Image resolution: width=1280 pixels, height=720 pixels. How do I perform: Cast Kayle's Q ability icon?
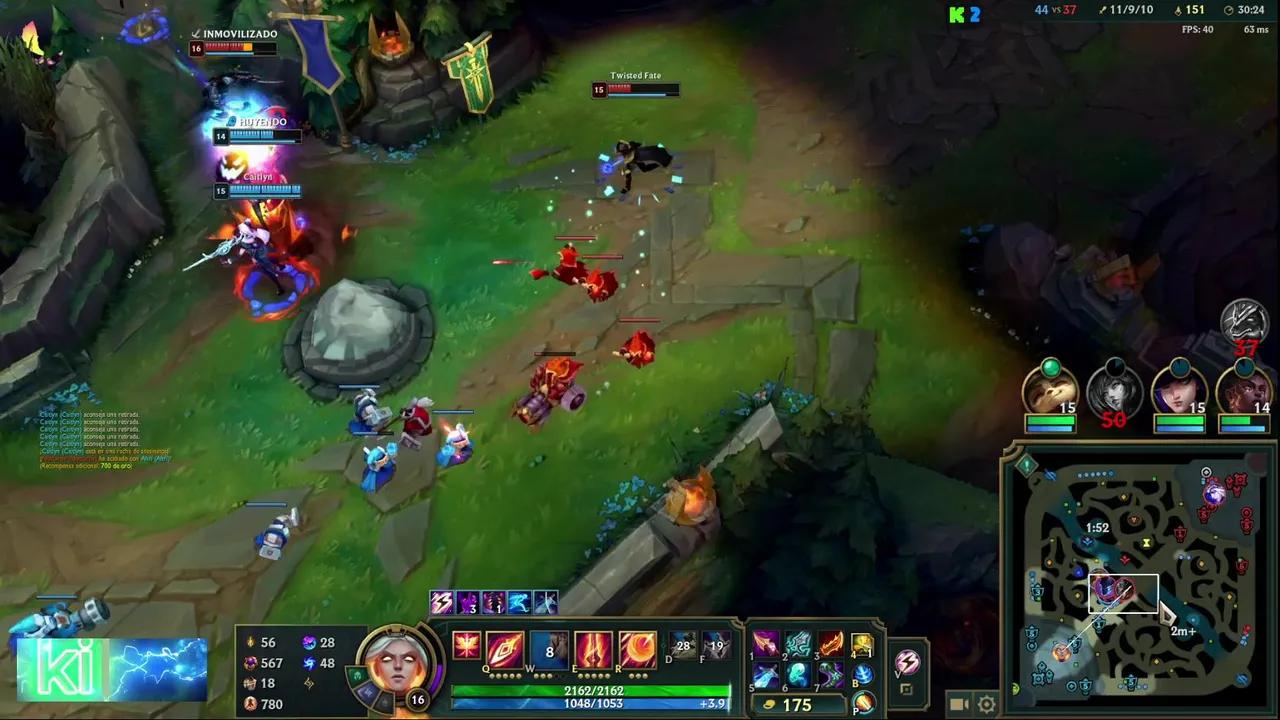[x=503, y=649]
